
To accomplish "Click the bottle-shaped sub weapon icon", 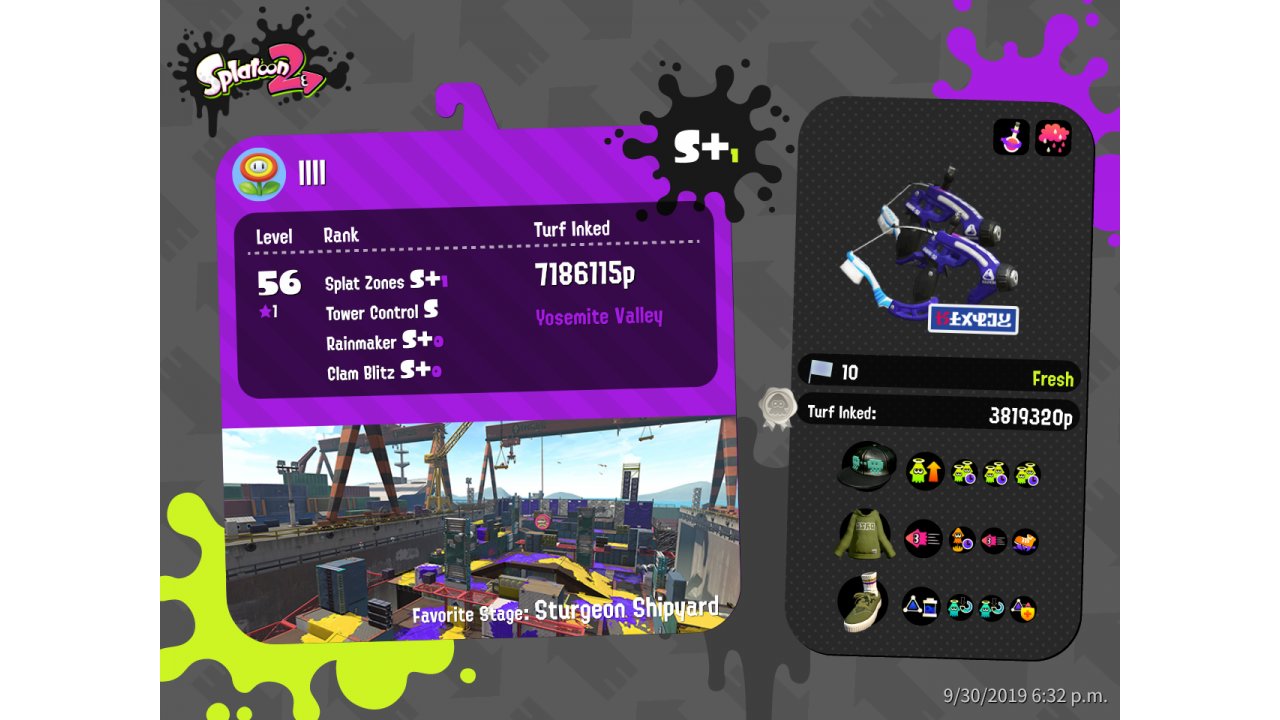I will [x=1011, y=137].
